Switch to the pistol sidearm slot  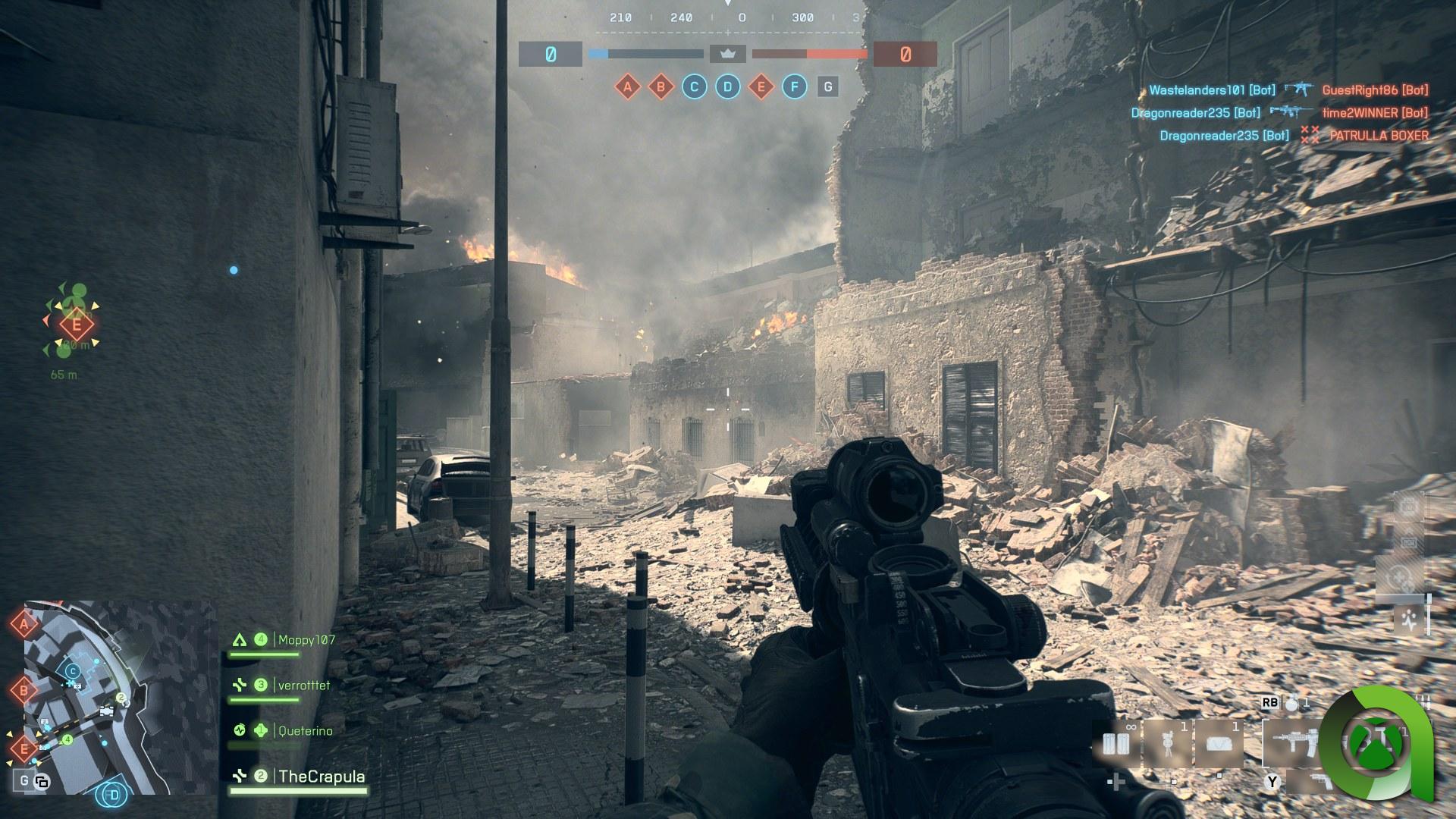click(1318, 781)
